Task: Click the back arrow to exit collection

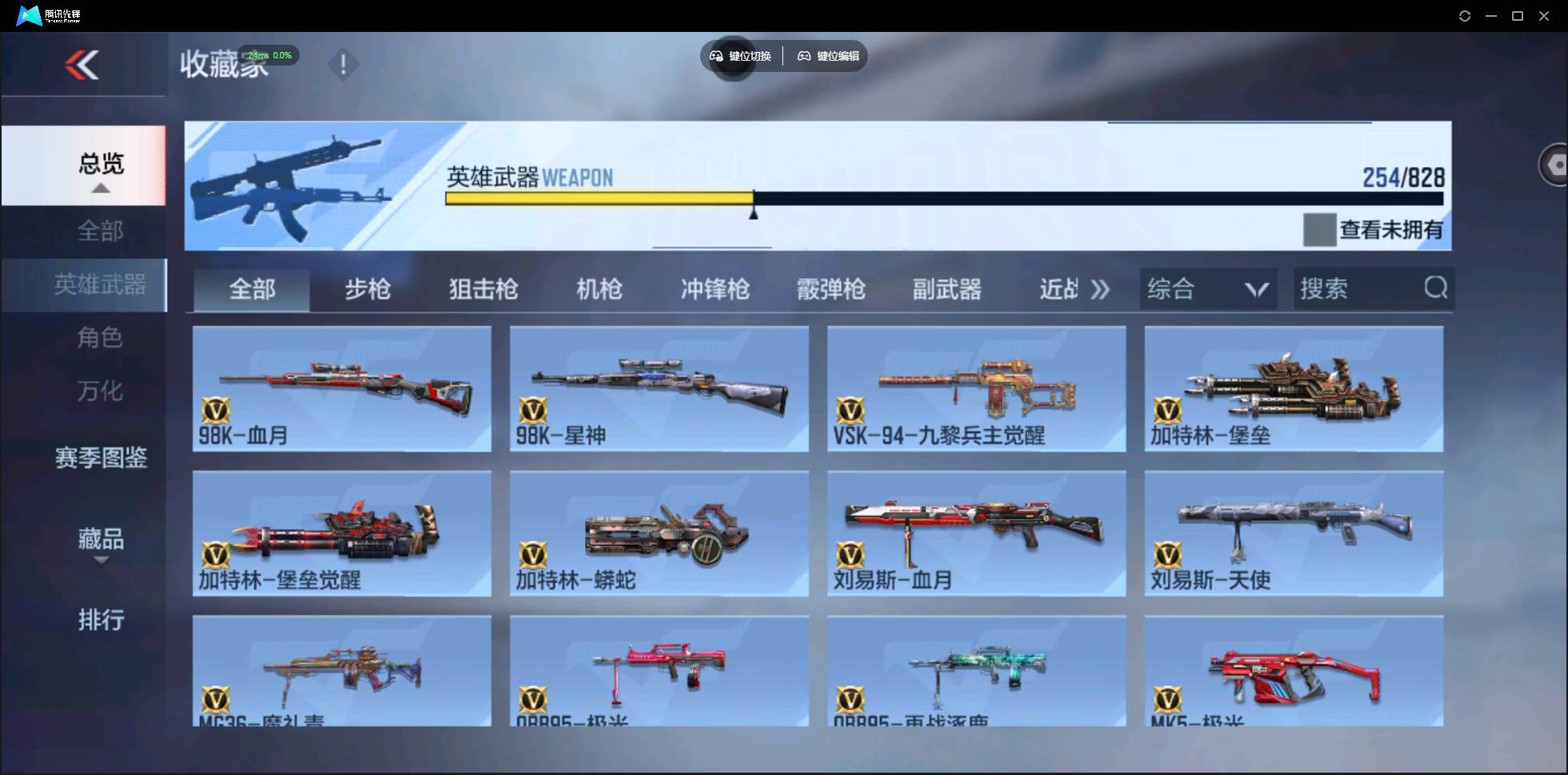Action: (82, 66)
